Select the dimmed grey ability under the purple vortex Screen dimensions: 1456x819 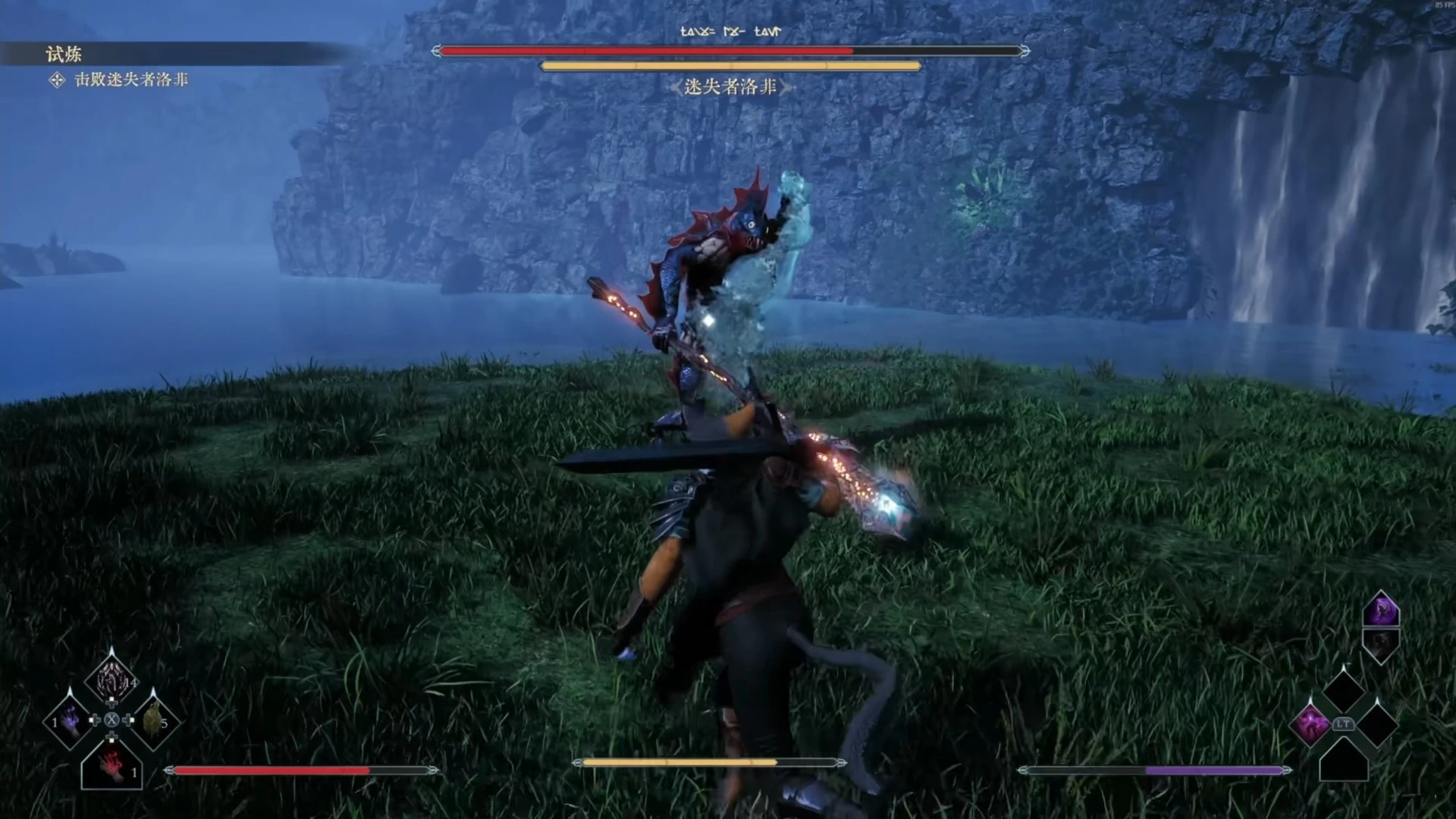click(1381, 645)
